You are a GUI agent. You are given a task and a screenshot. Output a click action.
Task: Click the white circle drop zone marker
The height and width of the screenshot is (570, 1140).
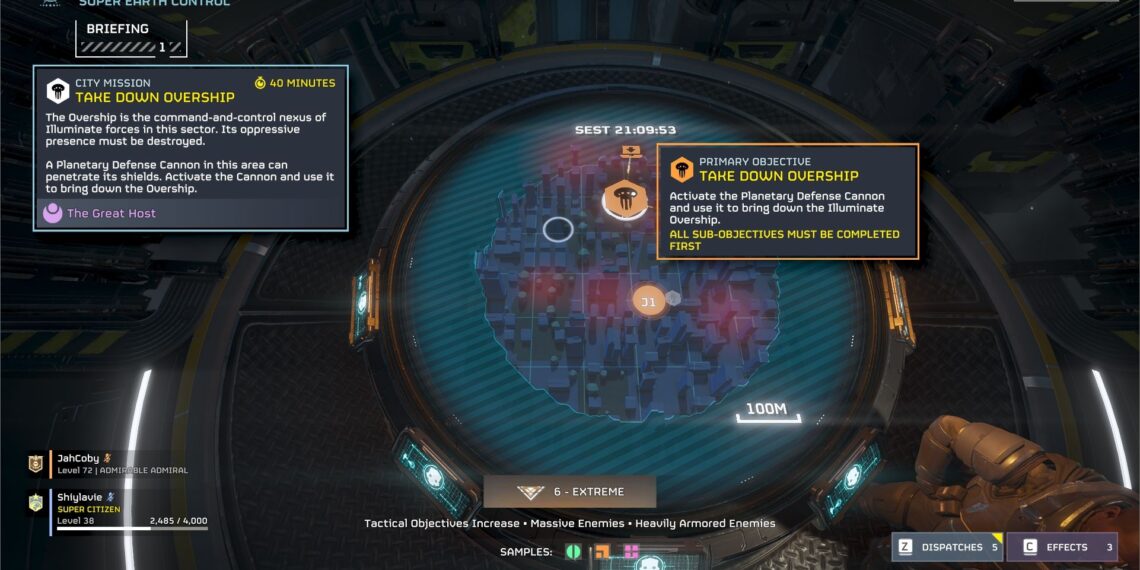click(x=558, y=229)
